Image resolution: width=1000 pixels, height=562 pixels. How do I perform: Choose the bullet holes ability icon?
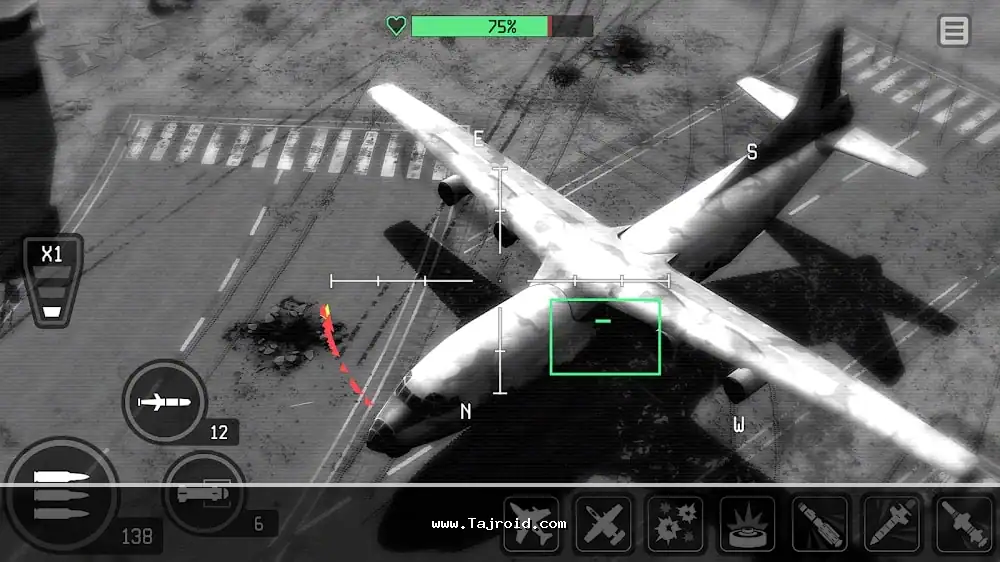point(675,524)
